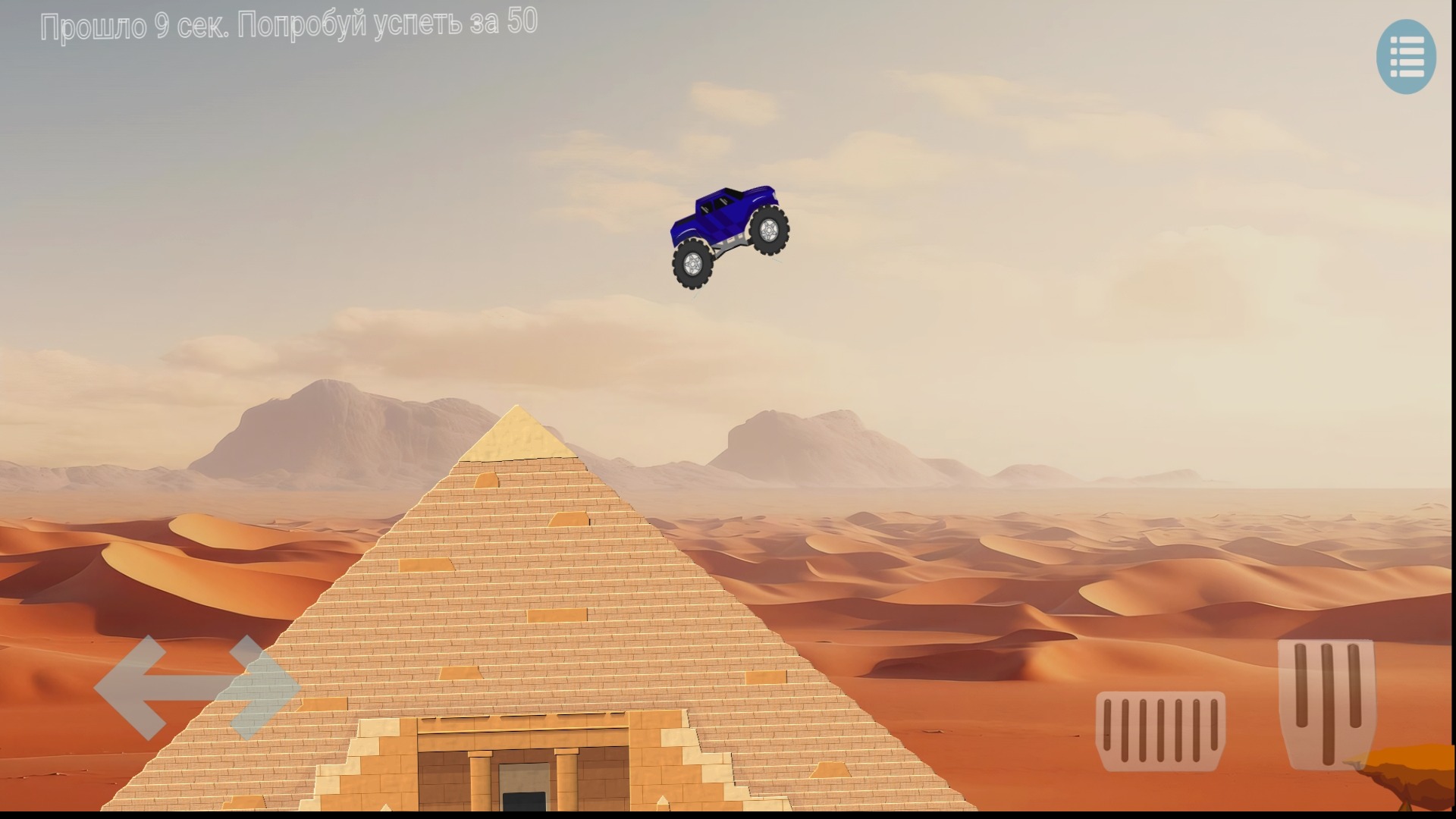
Task: Open the pause menu via hamburger icon
Action: (x=1407, y=57)
